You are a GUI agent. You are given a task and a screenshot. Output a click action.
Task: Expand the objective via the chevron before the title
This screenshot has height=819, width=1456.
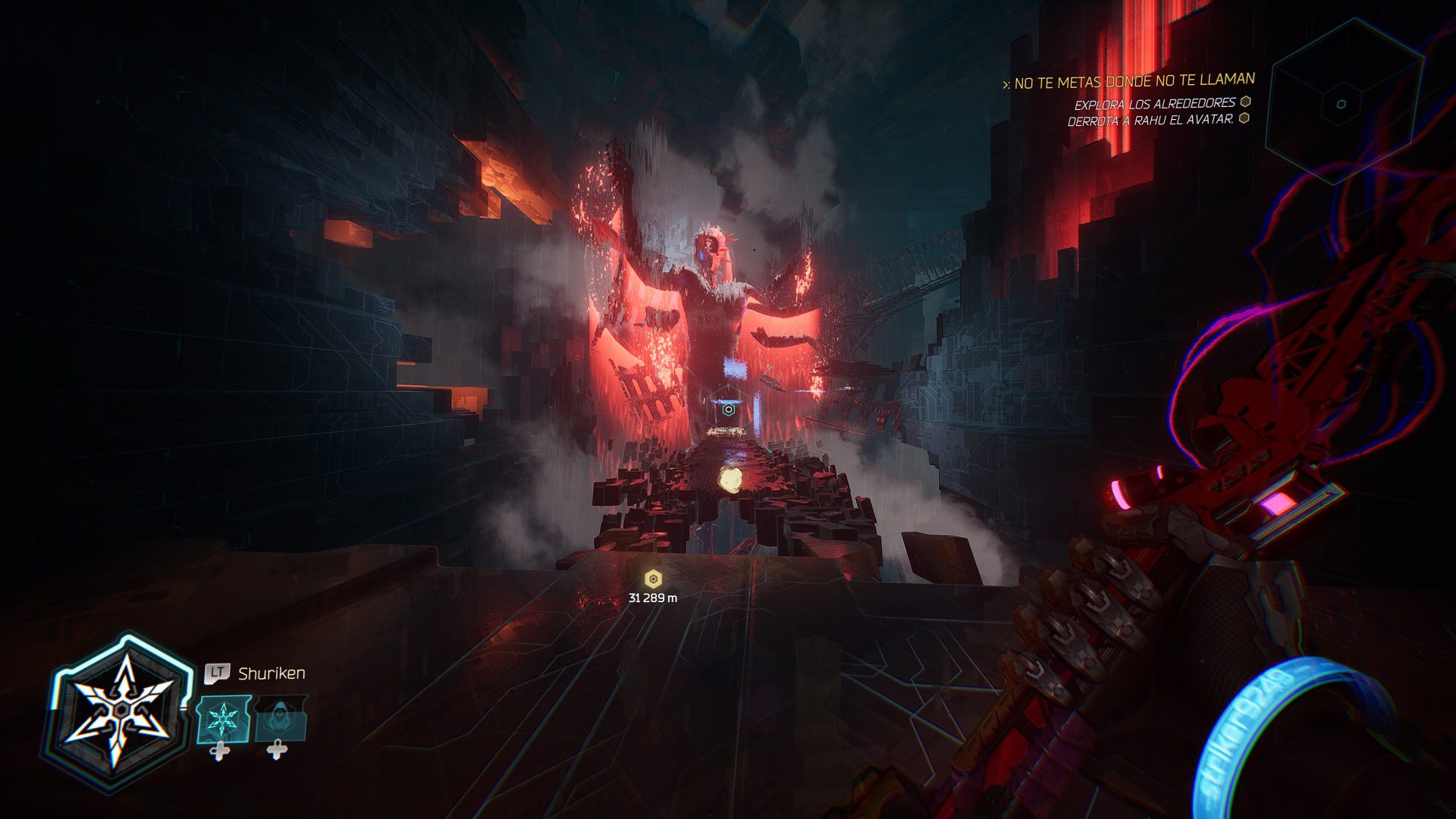click(x=1007, y=81)
